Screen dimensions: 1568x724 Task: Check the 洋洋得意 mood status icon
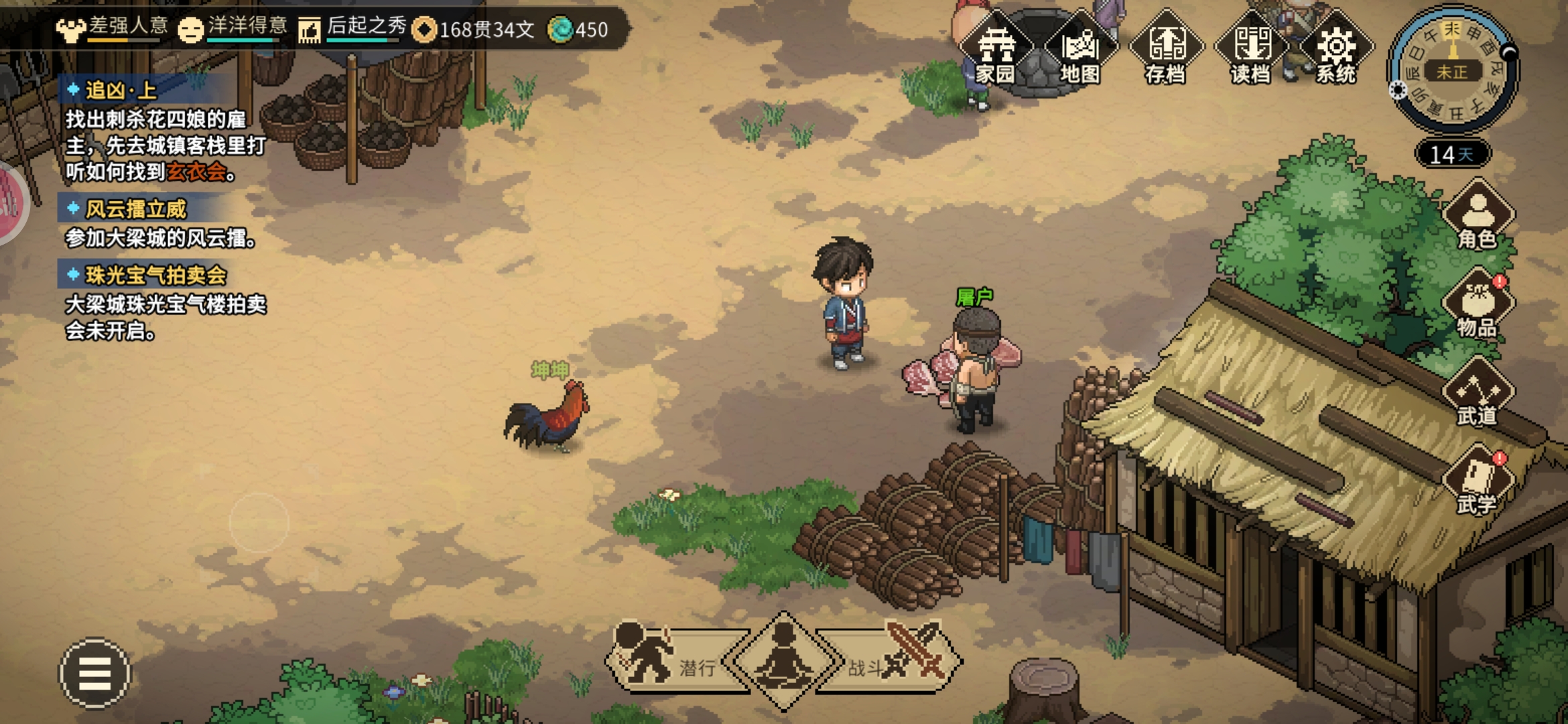(x=191, y=29)
